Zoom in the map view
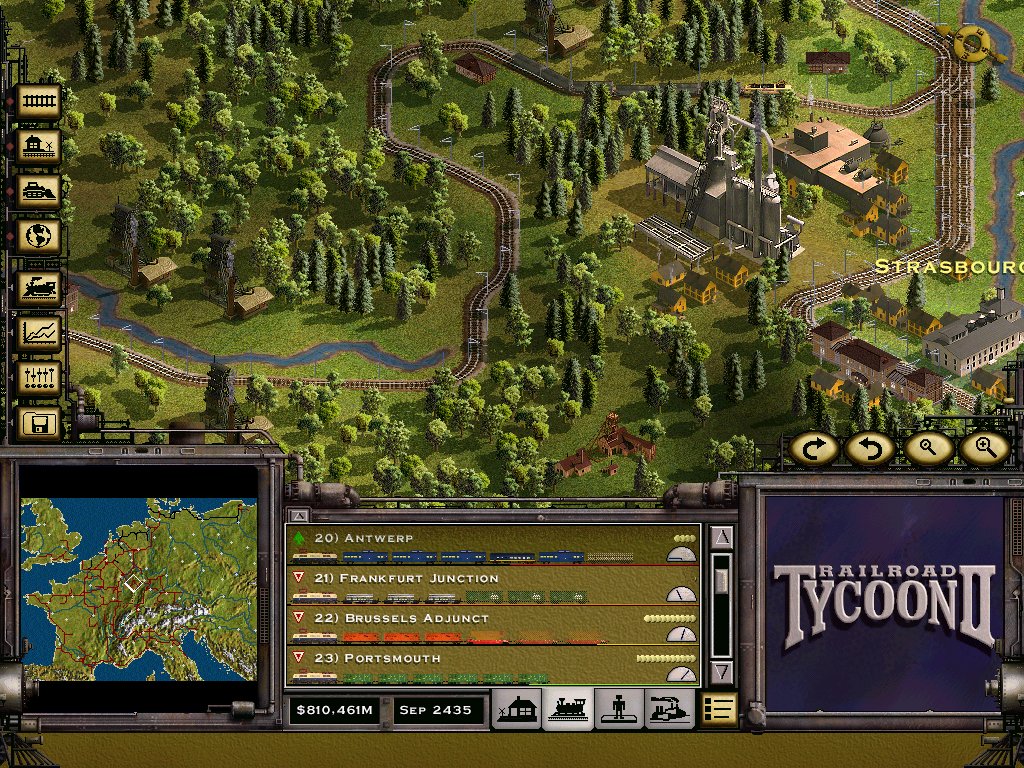 984,449
